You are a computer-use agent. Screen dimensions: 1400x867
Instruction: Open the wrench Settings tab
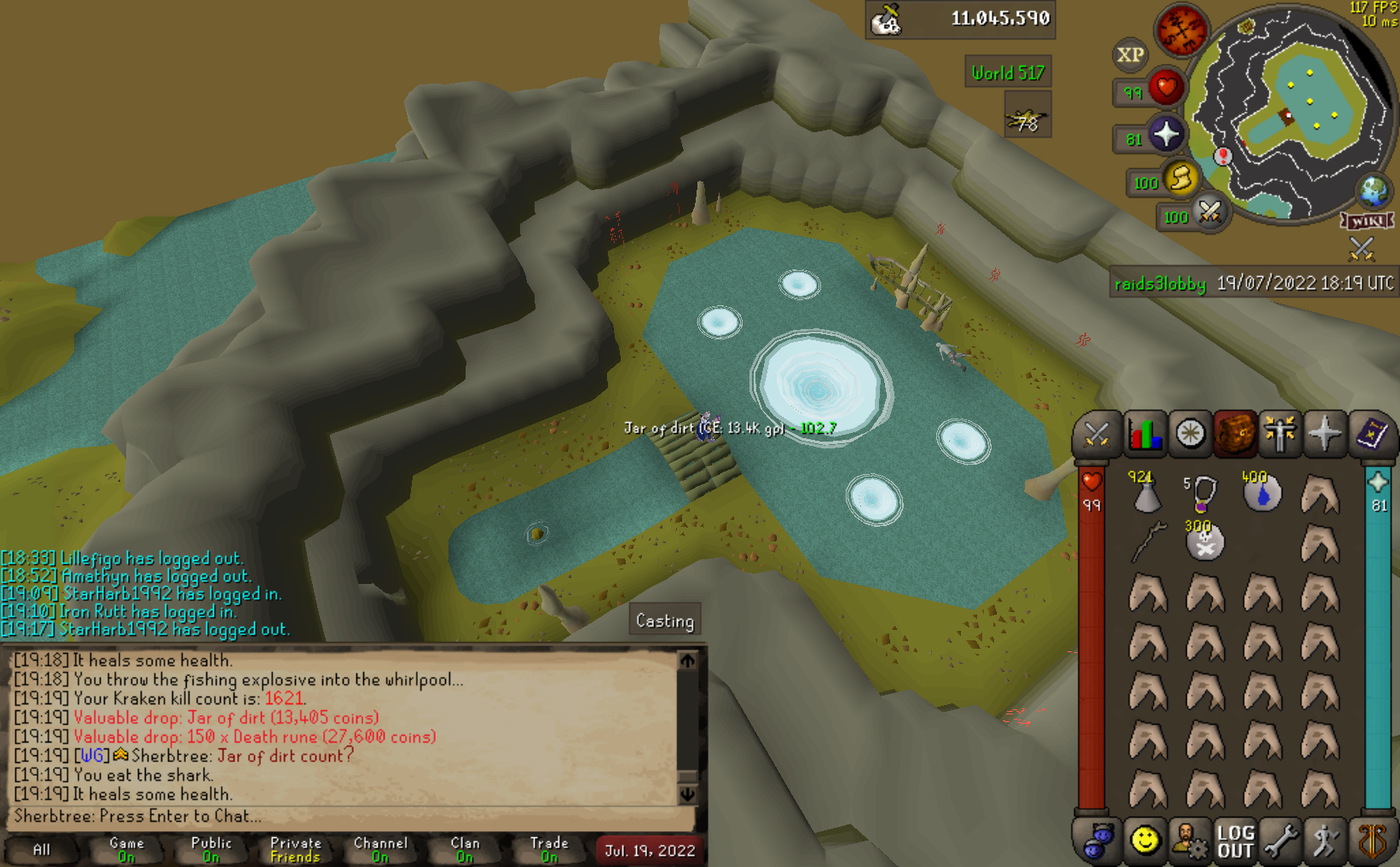(x=1280, y=841)
